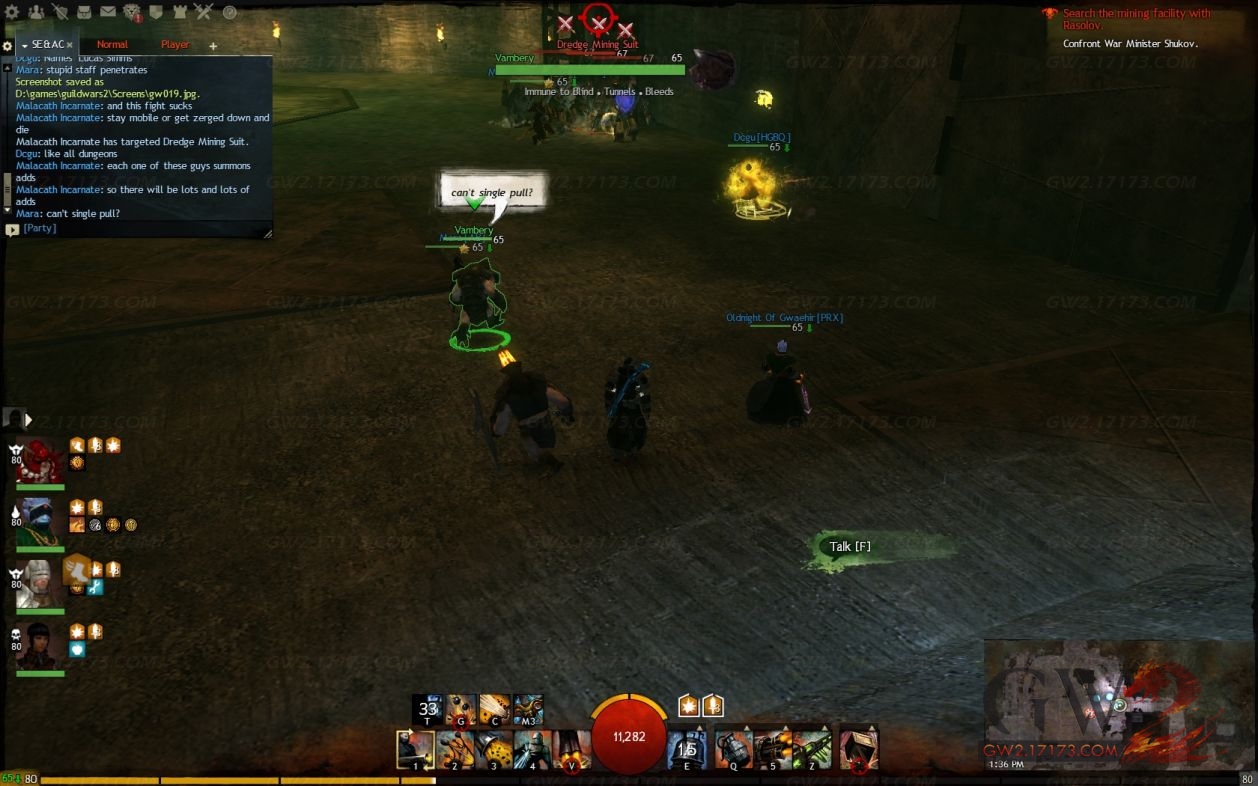Switch to the Normal chat tab
The image size is (1258, 786).
(112, 45)
